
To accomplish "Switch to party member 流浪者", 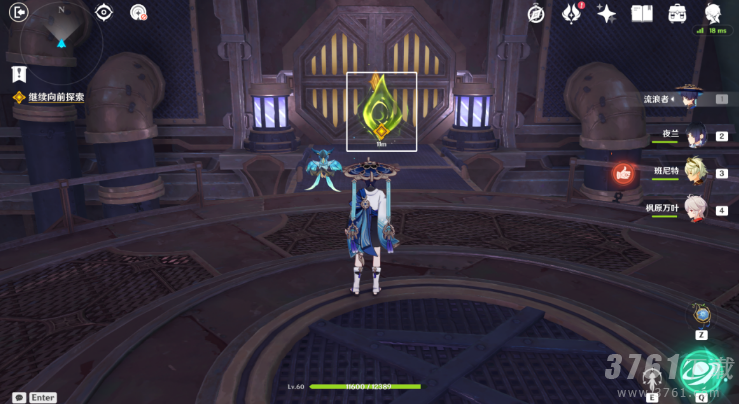I will 688,98.
